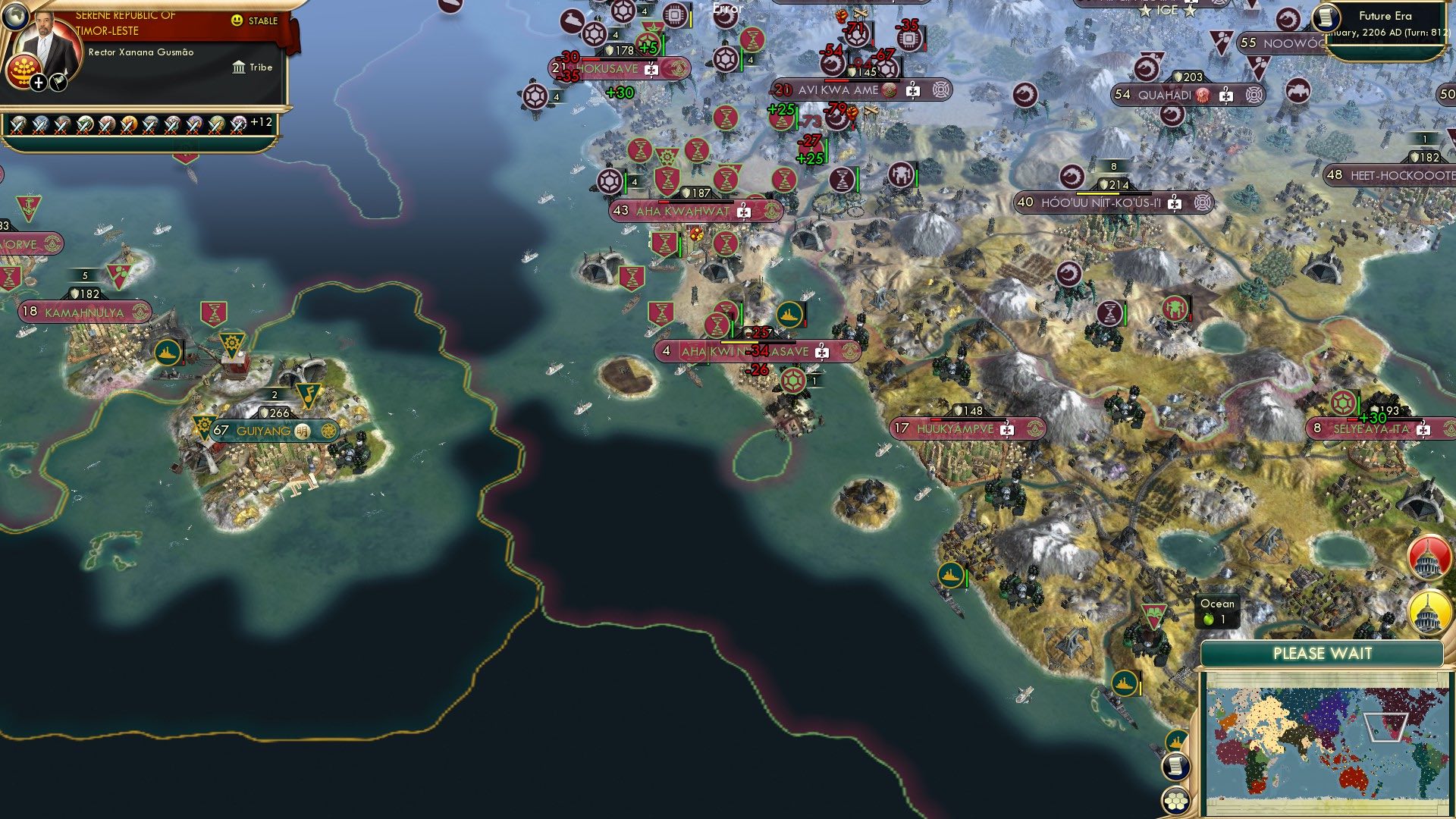Toggle the smiley STABLE happiness indicator

coord(237,20)
